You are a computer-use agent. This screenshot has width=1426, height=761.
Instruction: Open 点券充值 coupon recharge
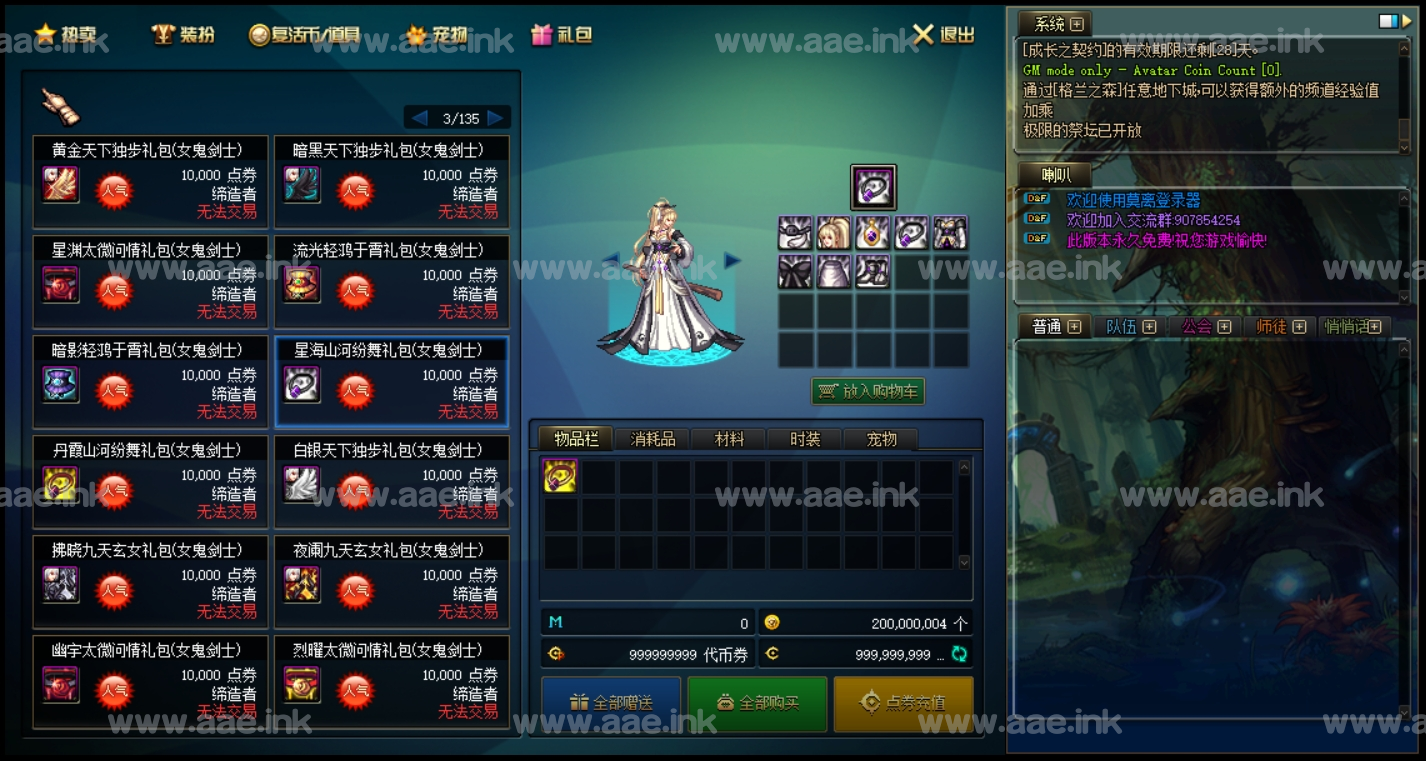(x=903, y=703)
